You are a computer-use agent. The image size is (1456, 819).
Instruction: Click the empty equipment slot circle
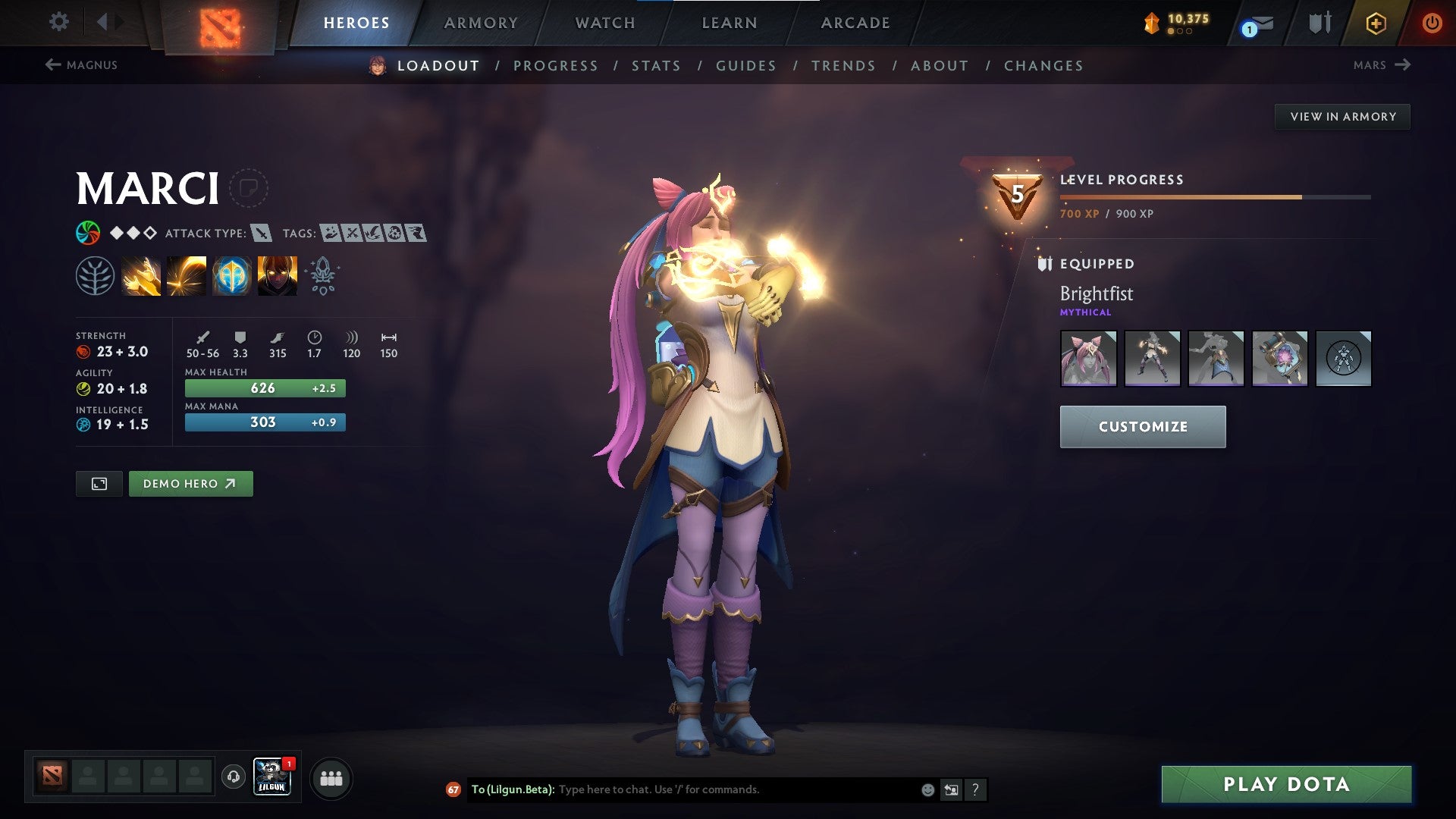tap(1343, 359)
